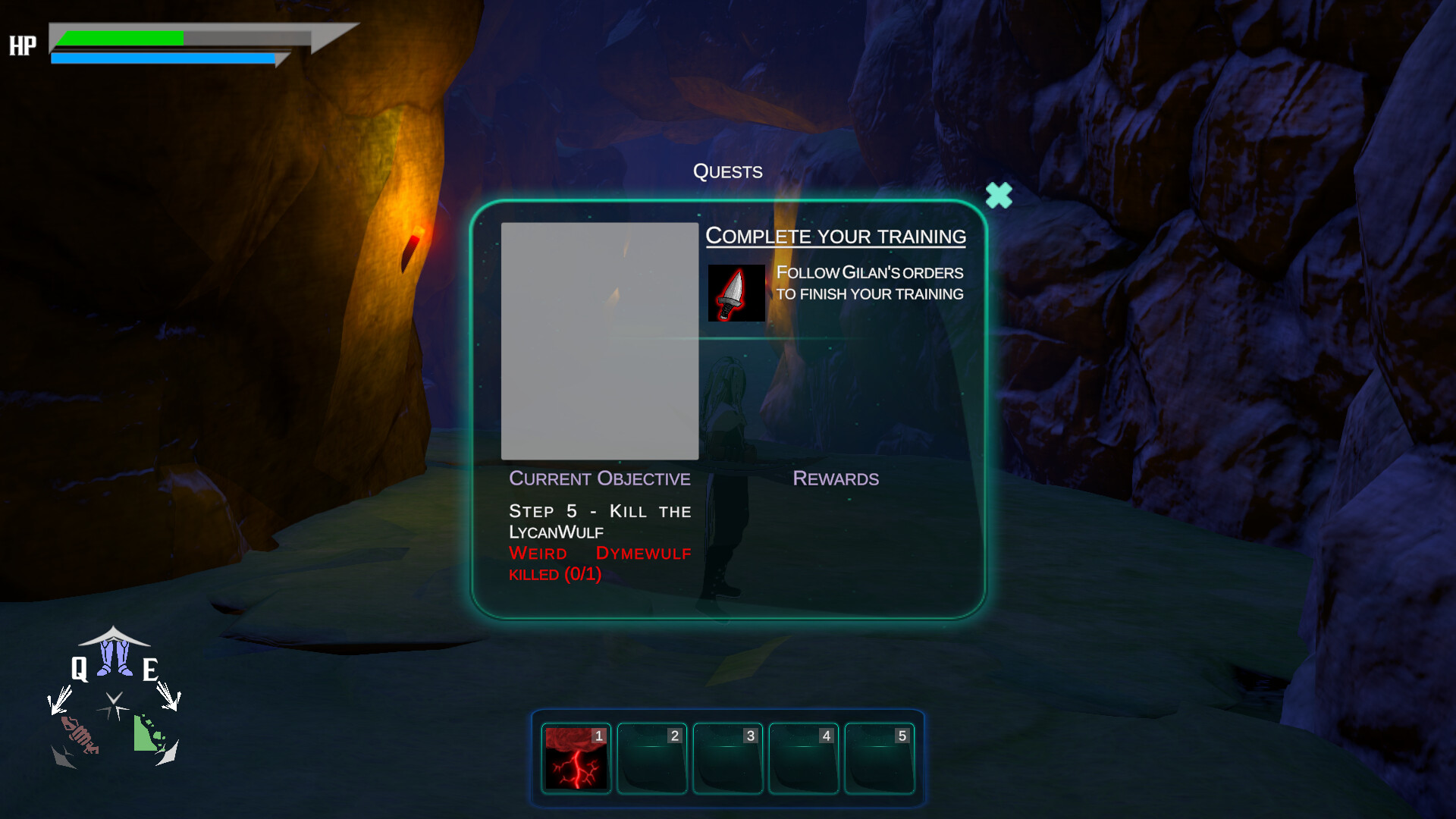
Task: Click the gray quest preview image
Action: point(600,340)
